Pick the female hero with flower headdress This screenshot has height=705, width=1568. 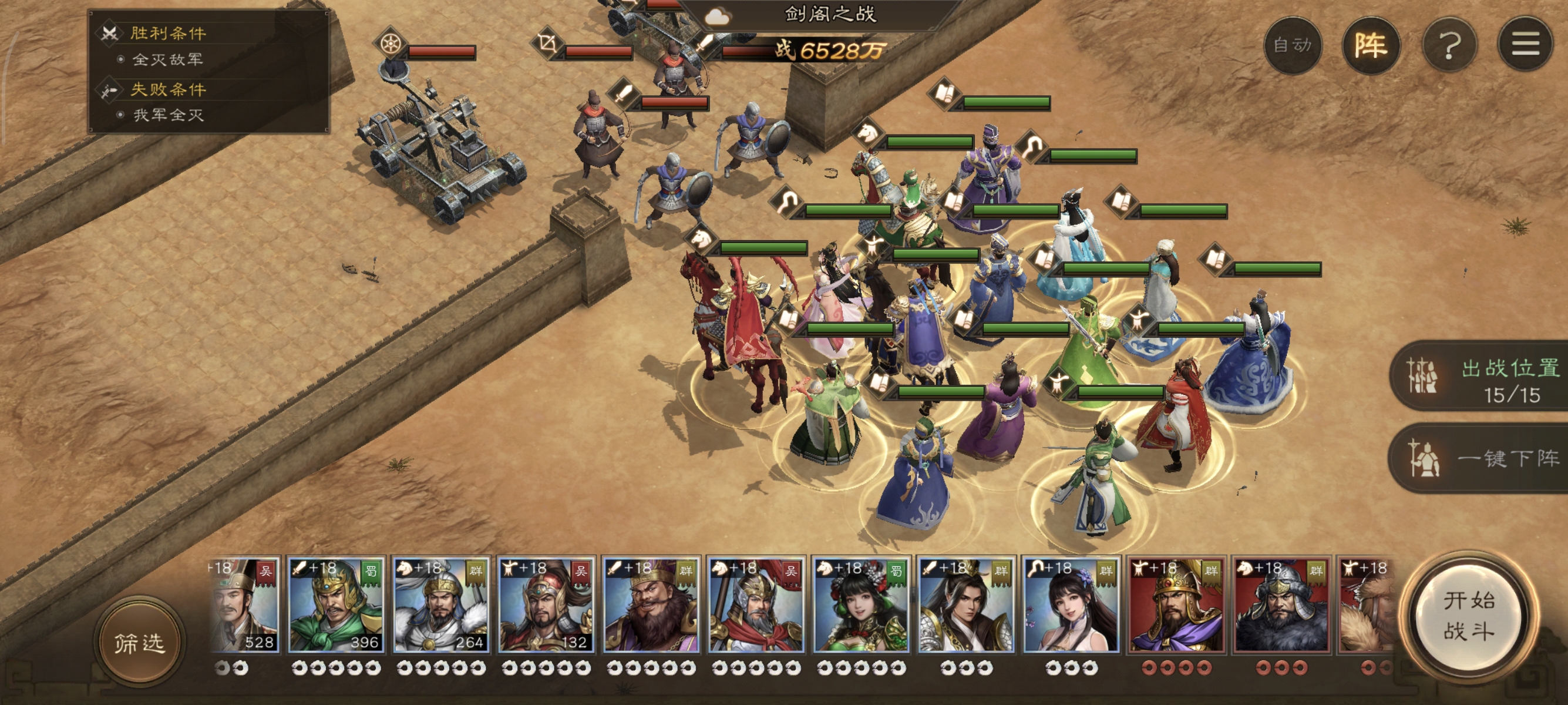[862, 605]
